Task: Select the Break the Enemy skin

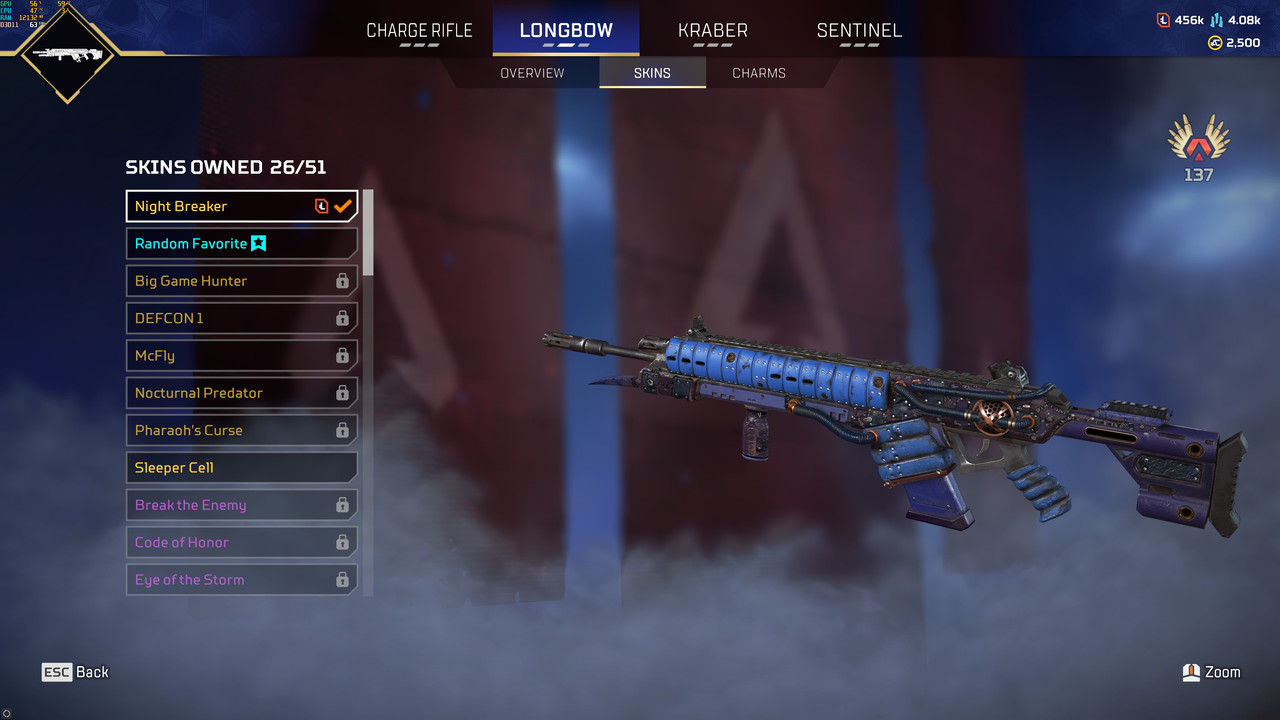Action: pyautogui.click(x=241, y=505)
